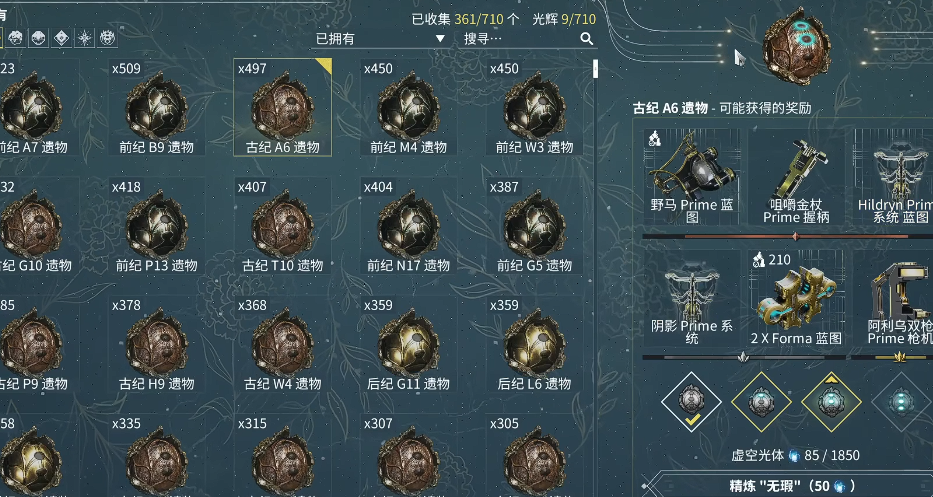
Task: Choose the highlighted refinement tier with the arrow
Action: tap(831, 402)
